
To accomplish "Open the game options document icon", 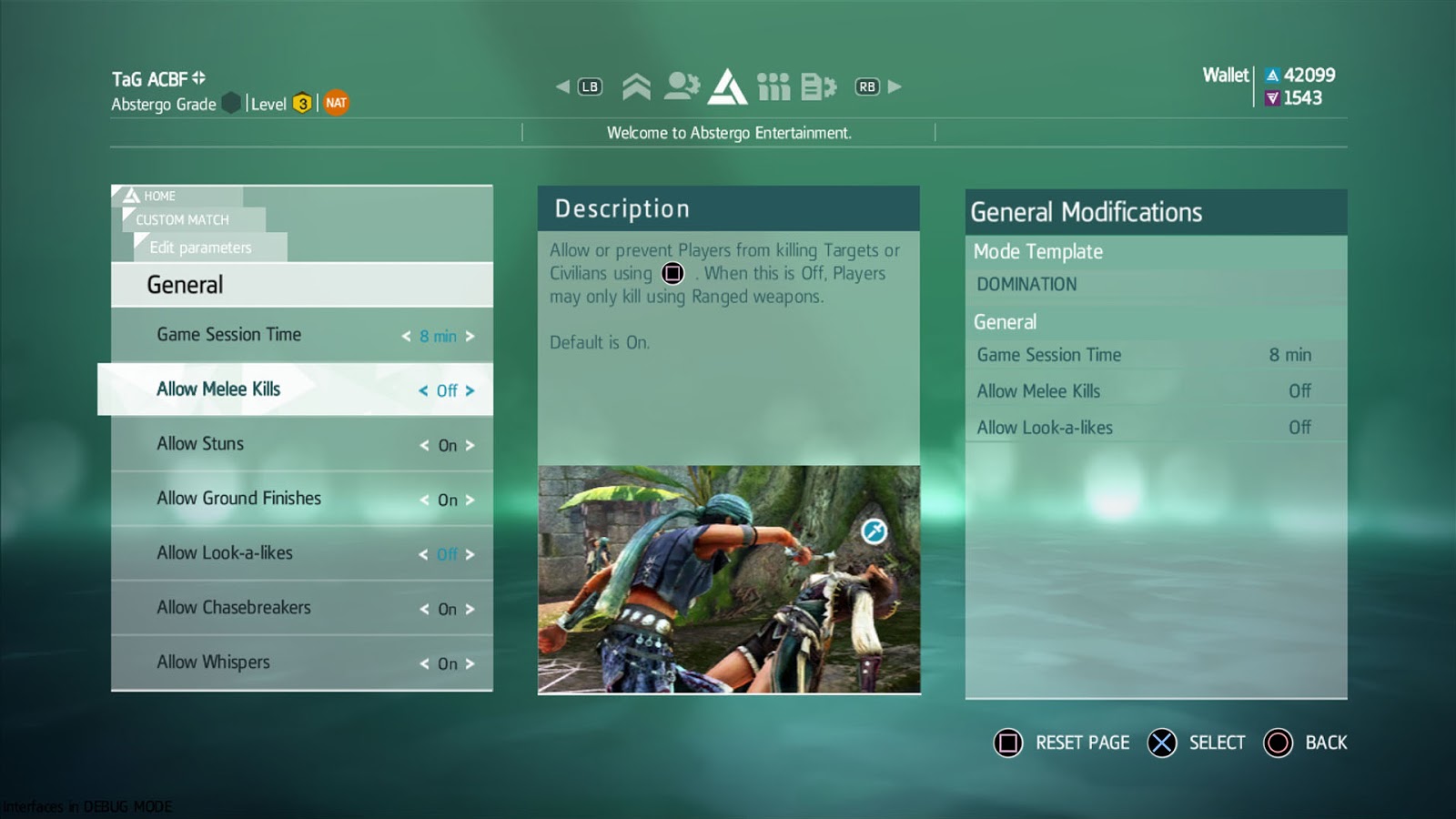I will 816,85.
